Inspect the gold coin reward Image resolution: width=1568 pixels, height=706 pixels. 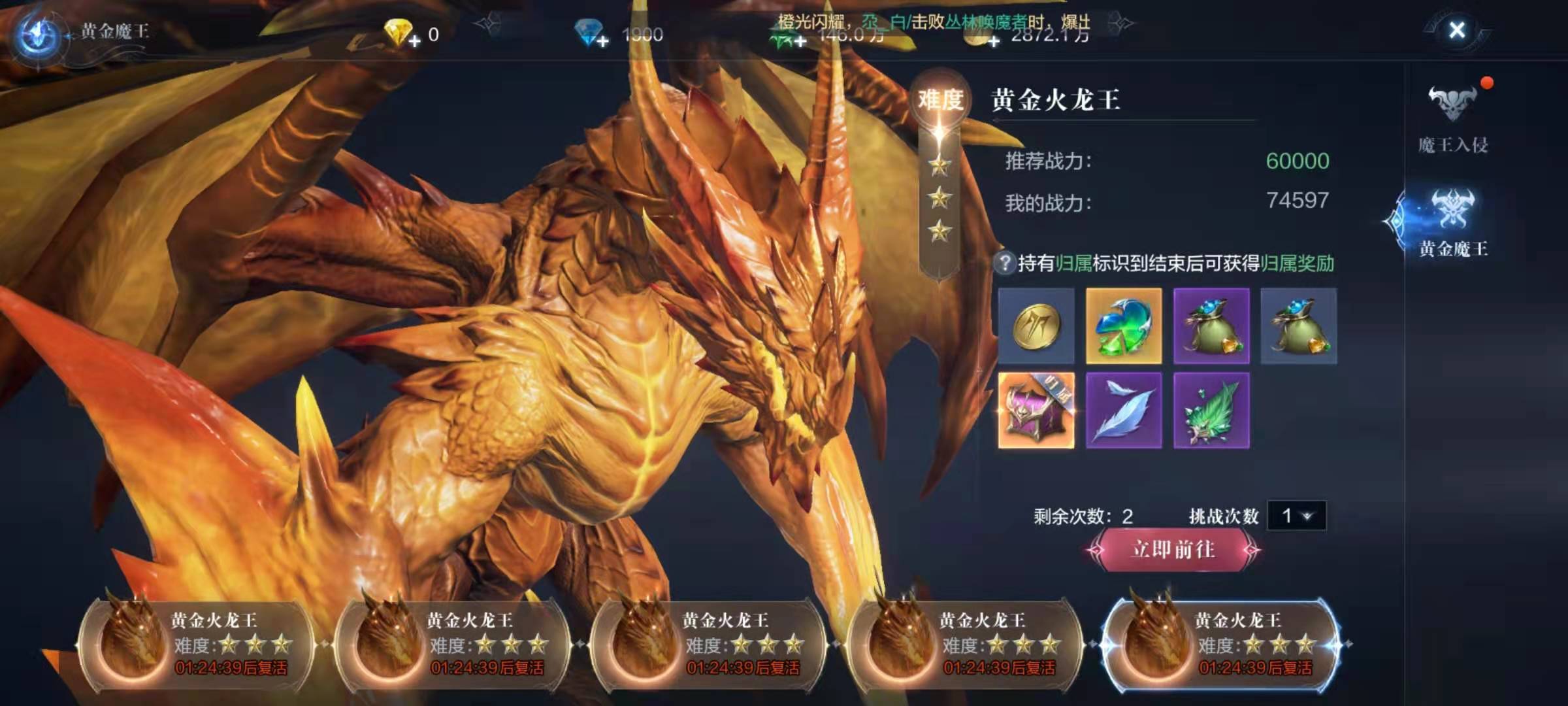coord(1036,326)
